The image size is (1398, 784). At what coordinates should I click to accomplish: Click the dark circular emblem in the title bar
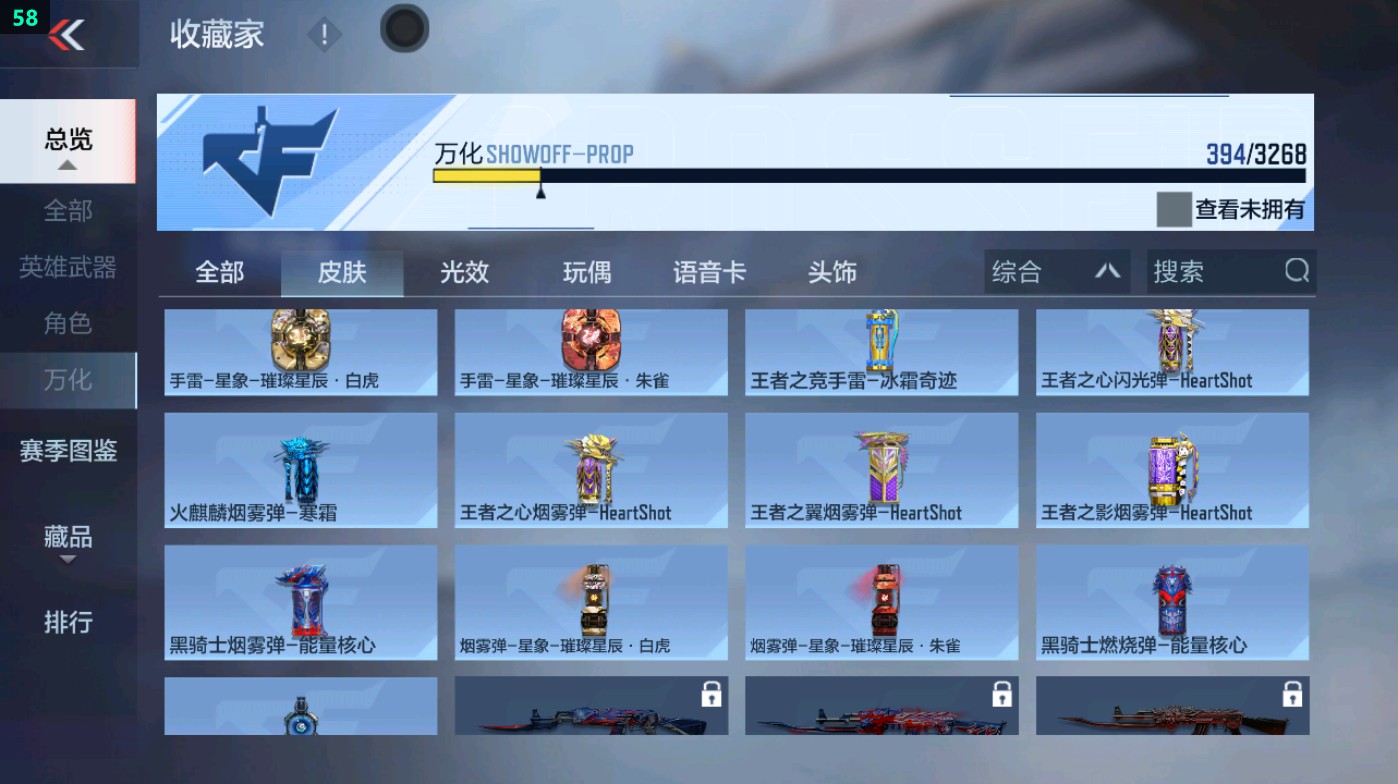403,29
